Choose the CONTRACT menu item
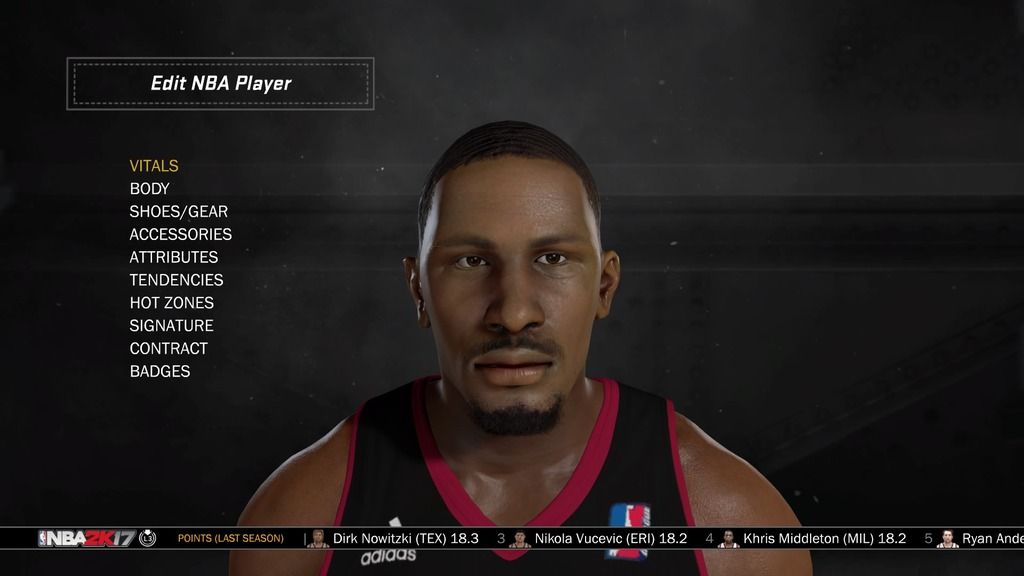 click(x=169, y=349)
